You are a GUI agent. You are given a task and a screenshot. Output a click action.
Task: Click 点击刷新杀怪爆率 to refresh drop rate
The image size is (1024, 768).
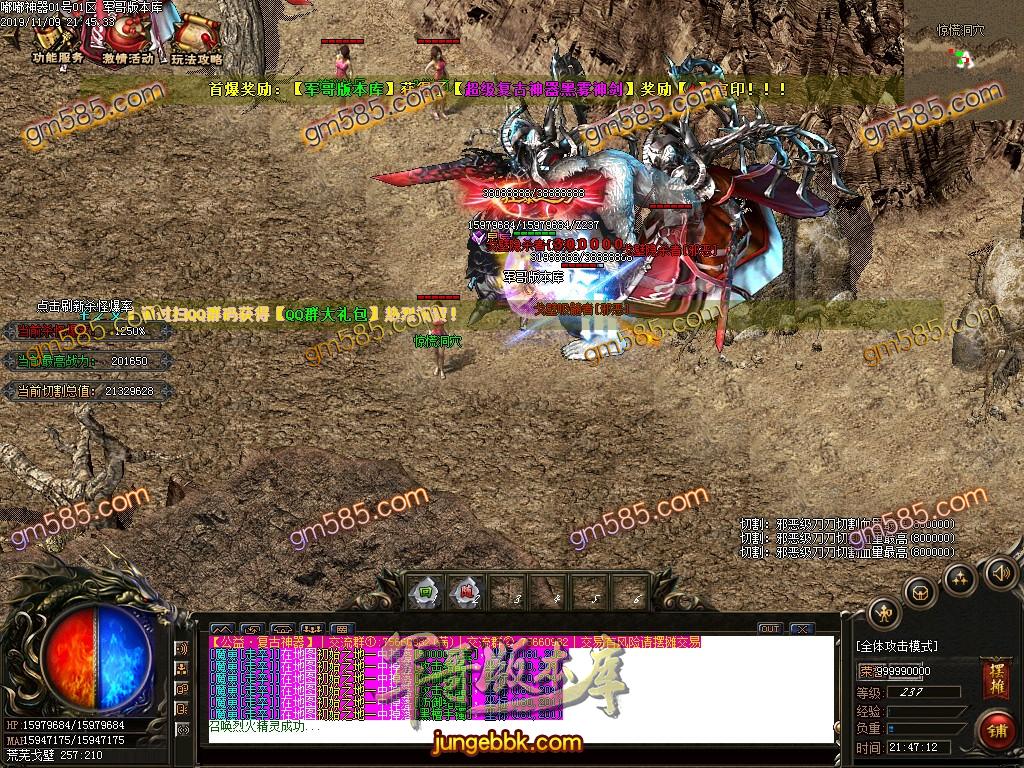click(85, 306)
